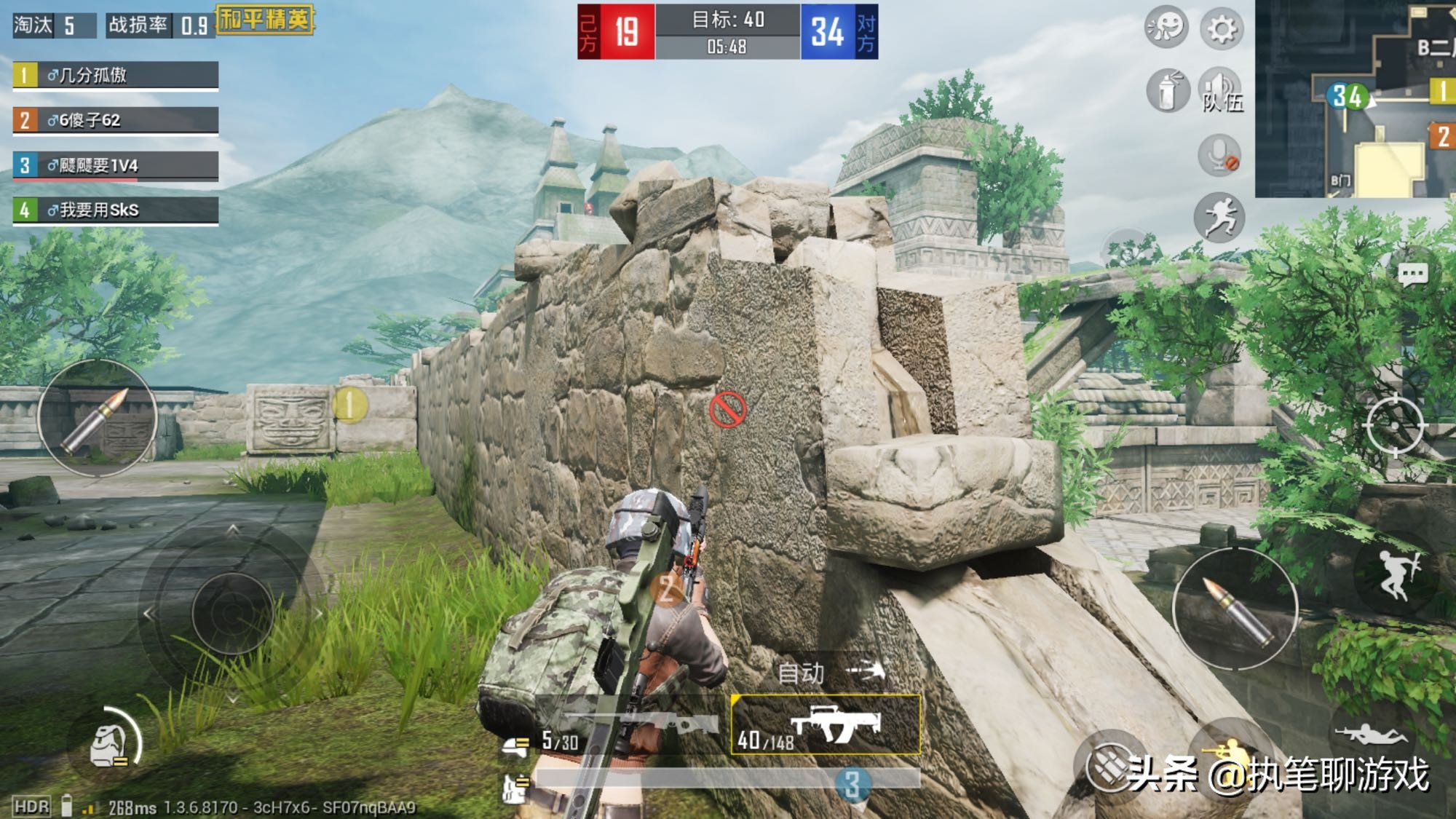Open the emote smiley menu
This screenshot has height=819, width=1456.
tap(1166, 28)
